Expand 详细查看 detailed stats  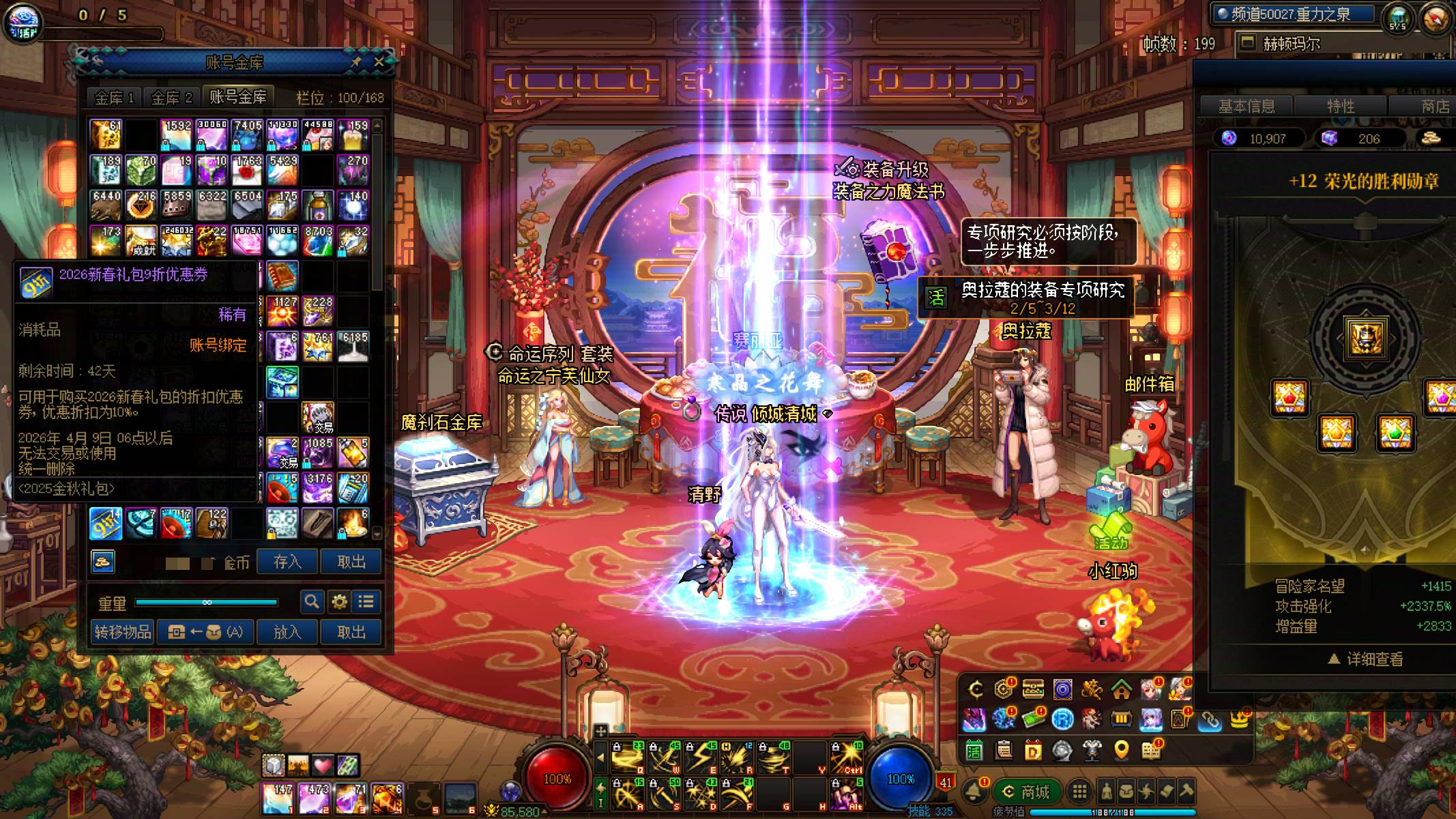coord(1366,659)
